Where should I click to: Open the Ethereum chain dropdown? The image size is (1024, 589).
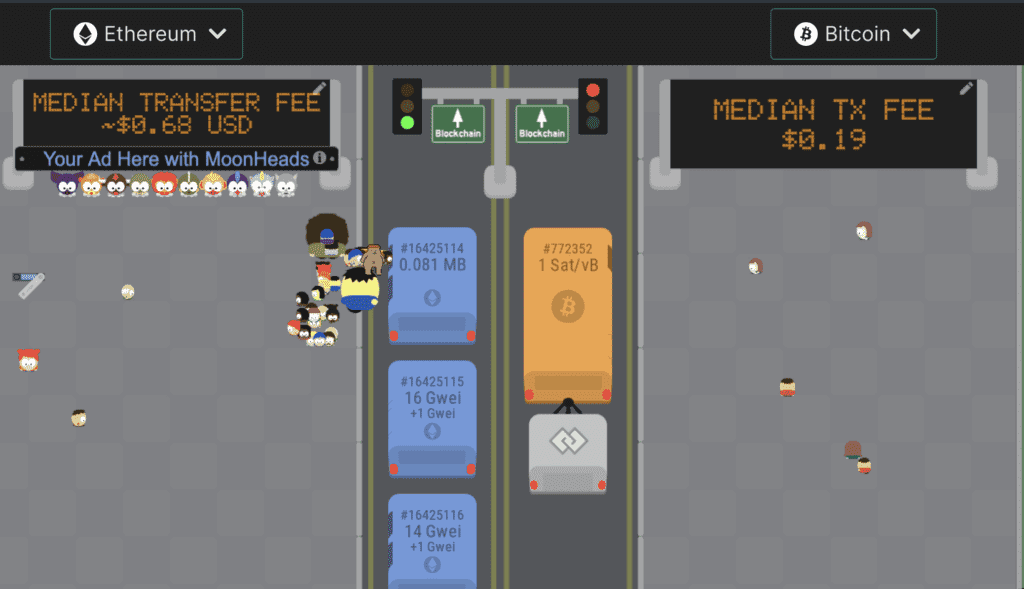coord(146,34)
